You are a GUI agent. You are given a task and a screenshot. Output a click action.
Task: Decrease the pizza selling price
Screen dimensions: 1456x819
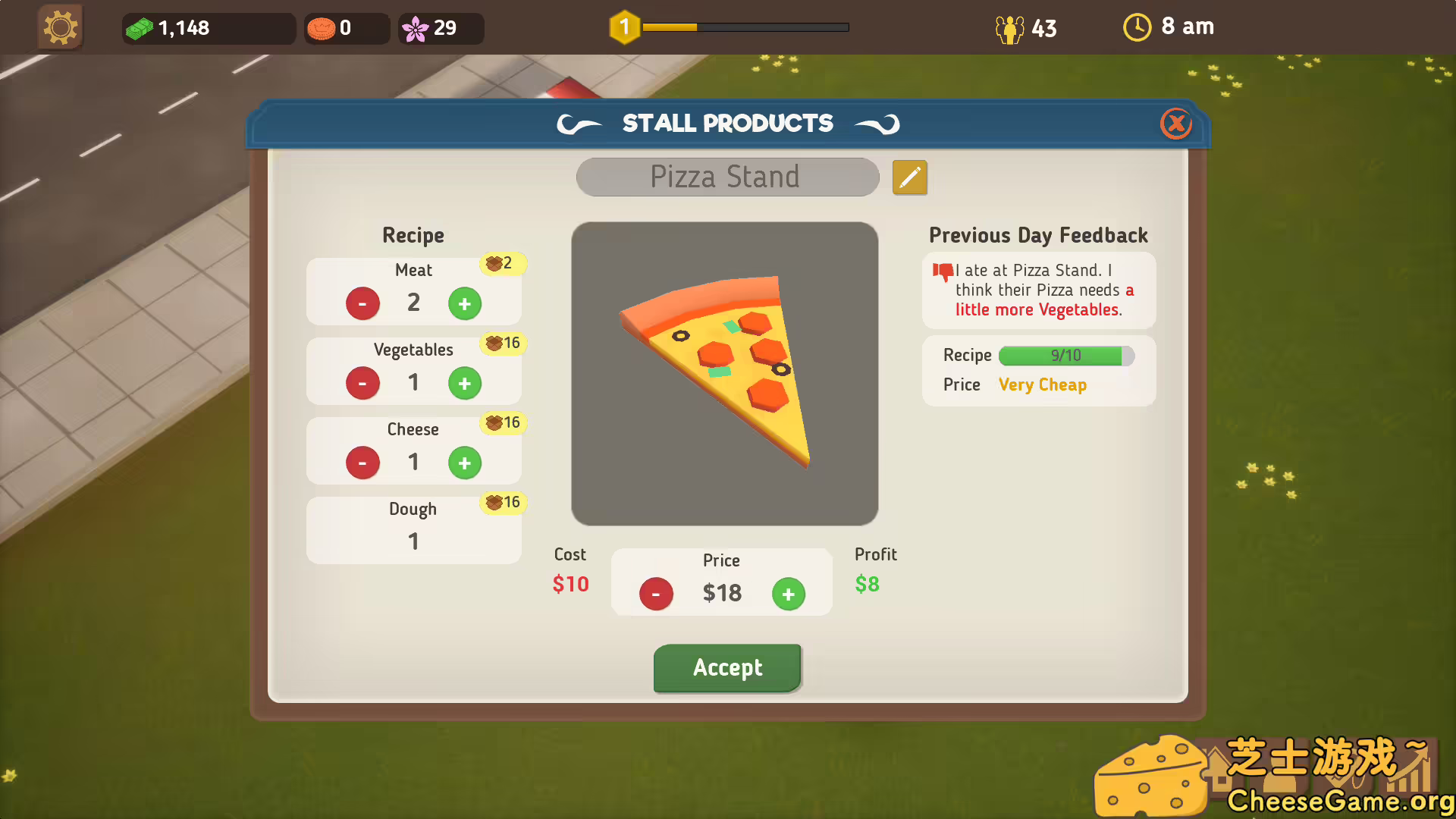[655, 594]
